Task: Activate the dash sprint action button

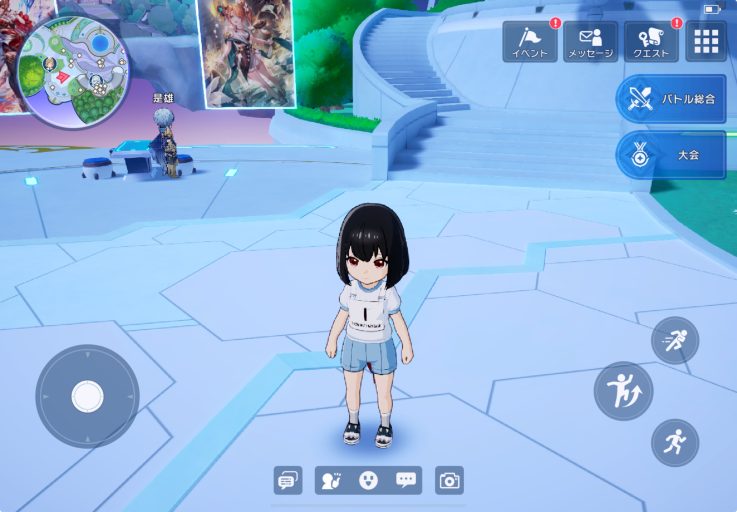Action: coord(675,341)
